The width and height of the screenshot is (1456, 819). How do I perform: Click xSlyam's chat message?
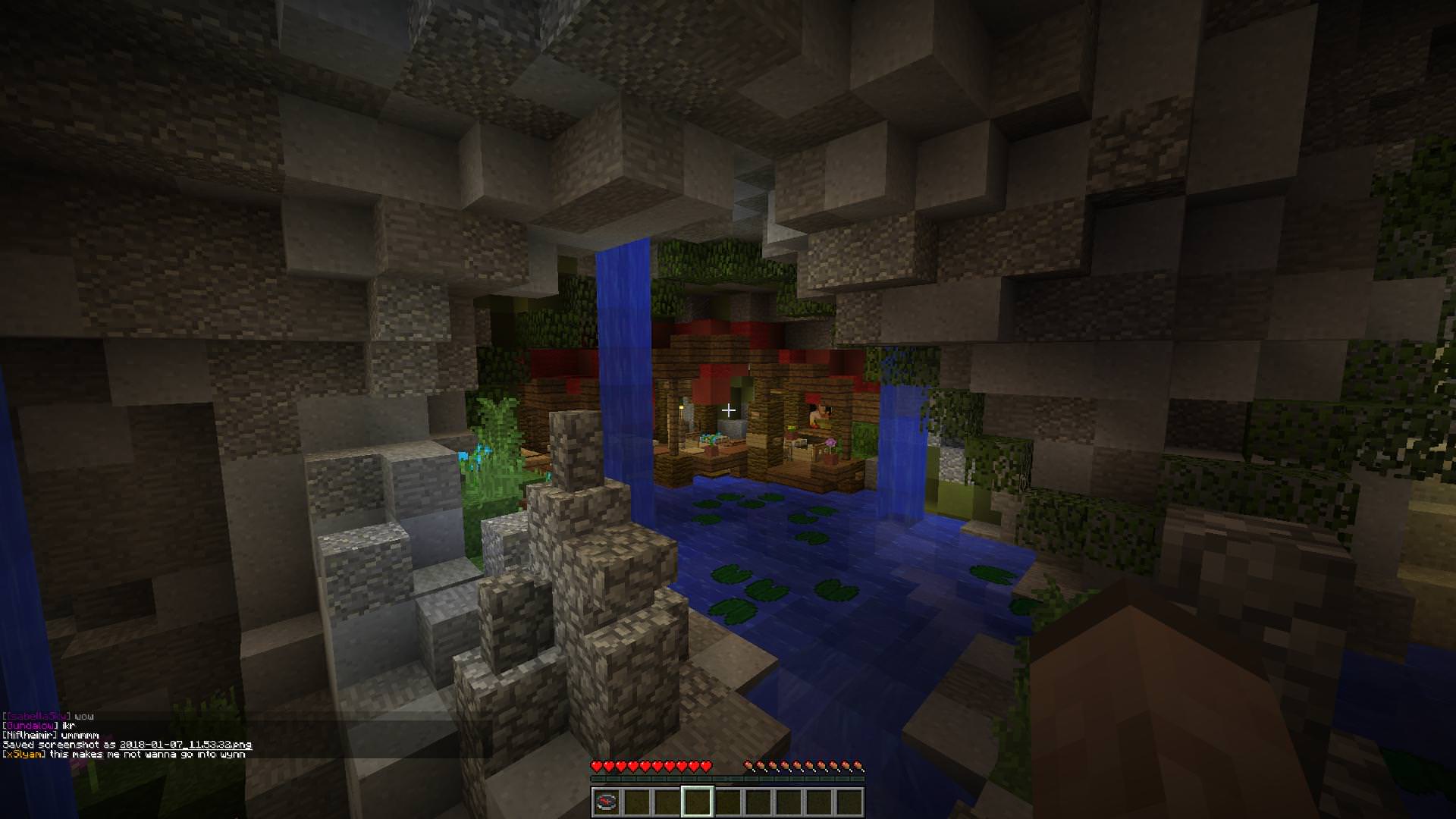click(147, 755)
